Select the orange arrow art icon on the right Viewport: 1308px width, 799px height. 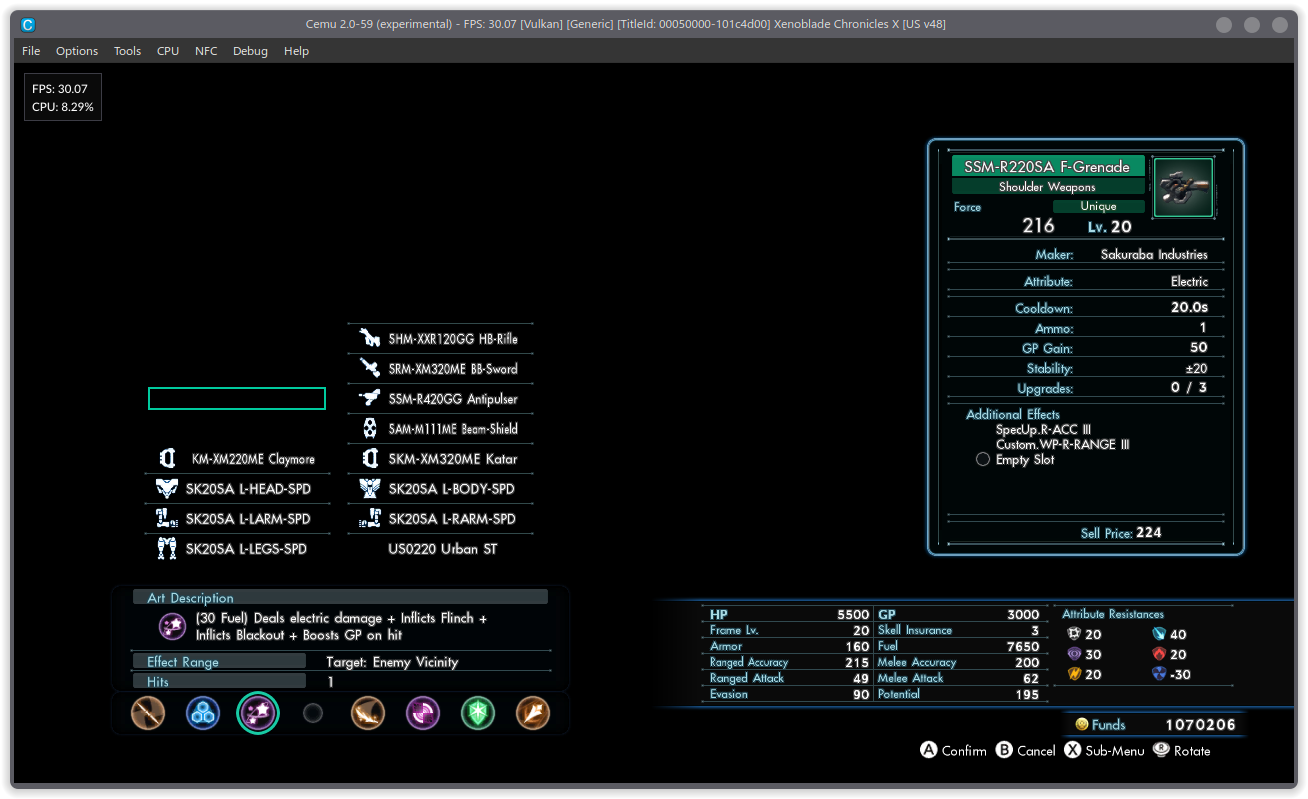click(x=533, y=713)
